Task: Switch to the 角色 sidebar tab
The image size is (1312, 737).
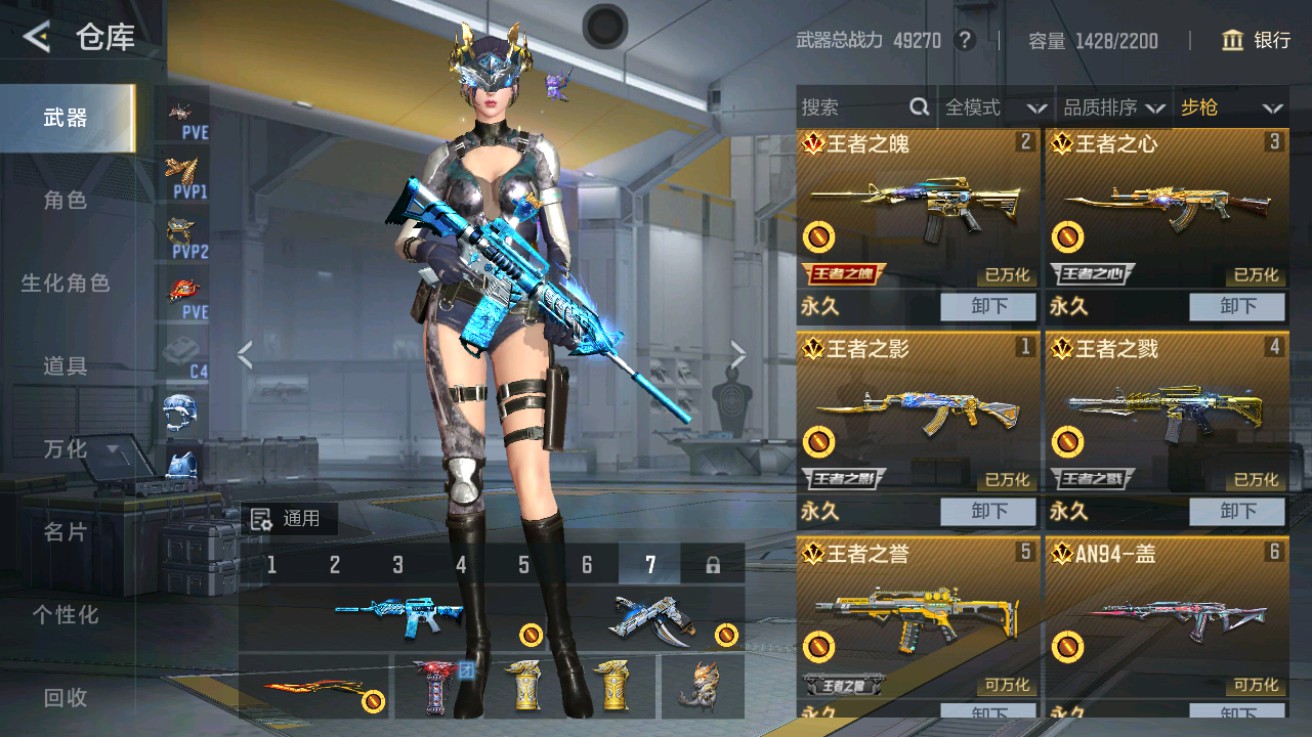Action: tap(66, 199)
